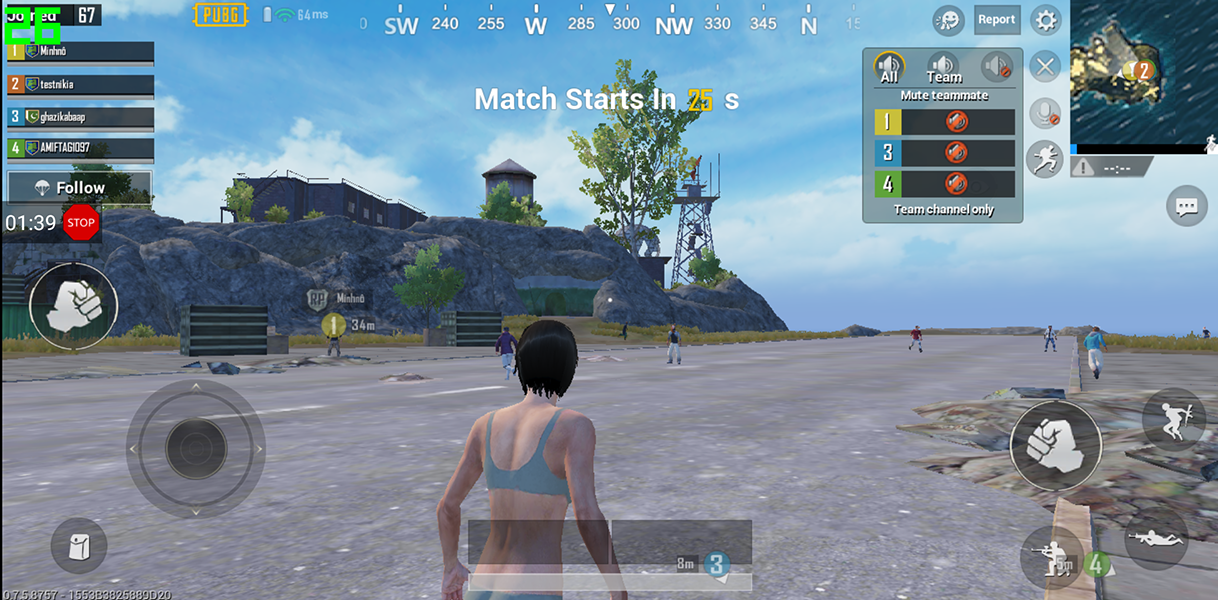Viewport: 1218px width, 600px height.
Task: Select the All voice channel
Action: [x=889, y=68]
